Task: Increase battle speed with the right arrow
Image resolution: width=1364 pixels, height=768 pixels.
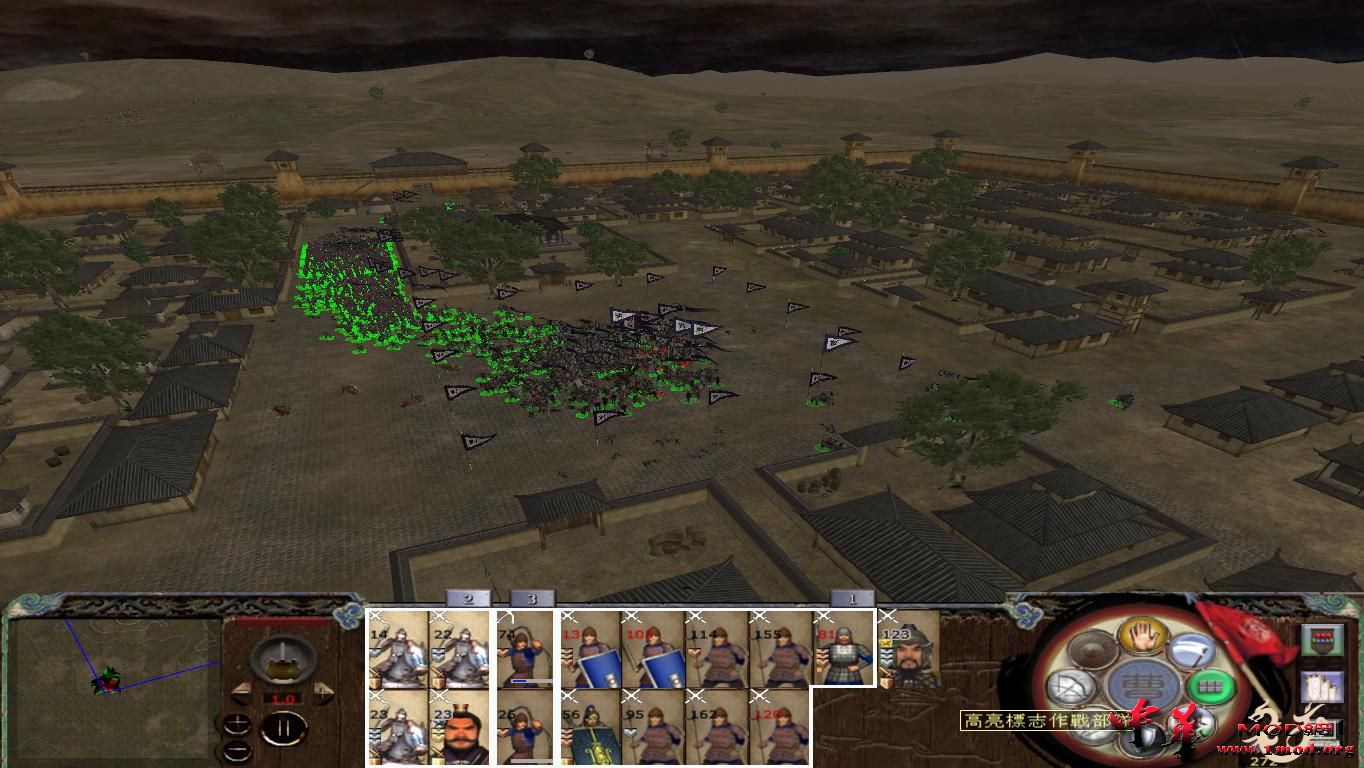Action: [x=321, y=691]
